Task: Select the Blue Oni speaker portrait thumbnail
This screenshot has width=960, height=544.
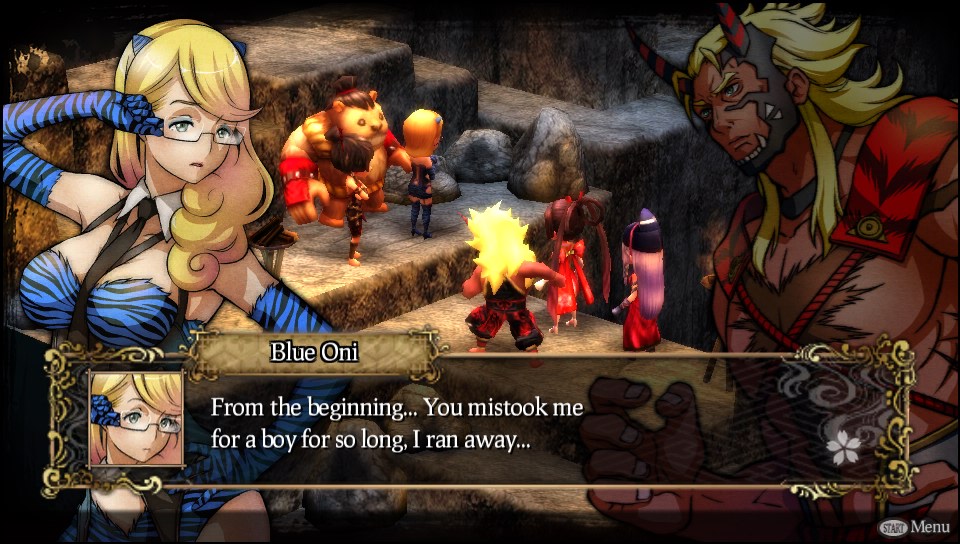Action: coord(136,420)
